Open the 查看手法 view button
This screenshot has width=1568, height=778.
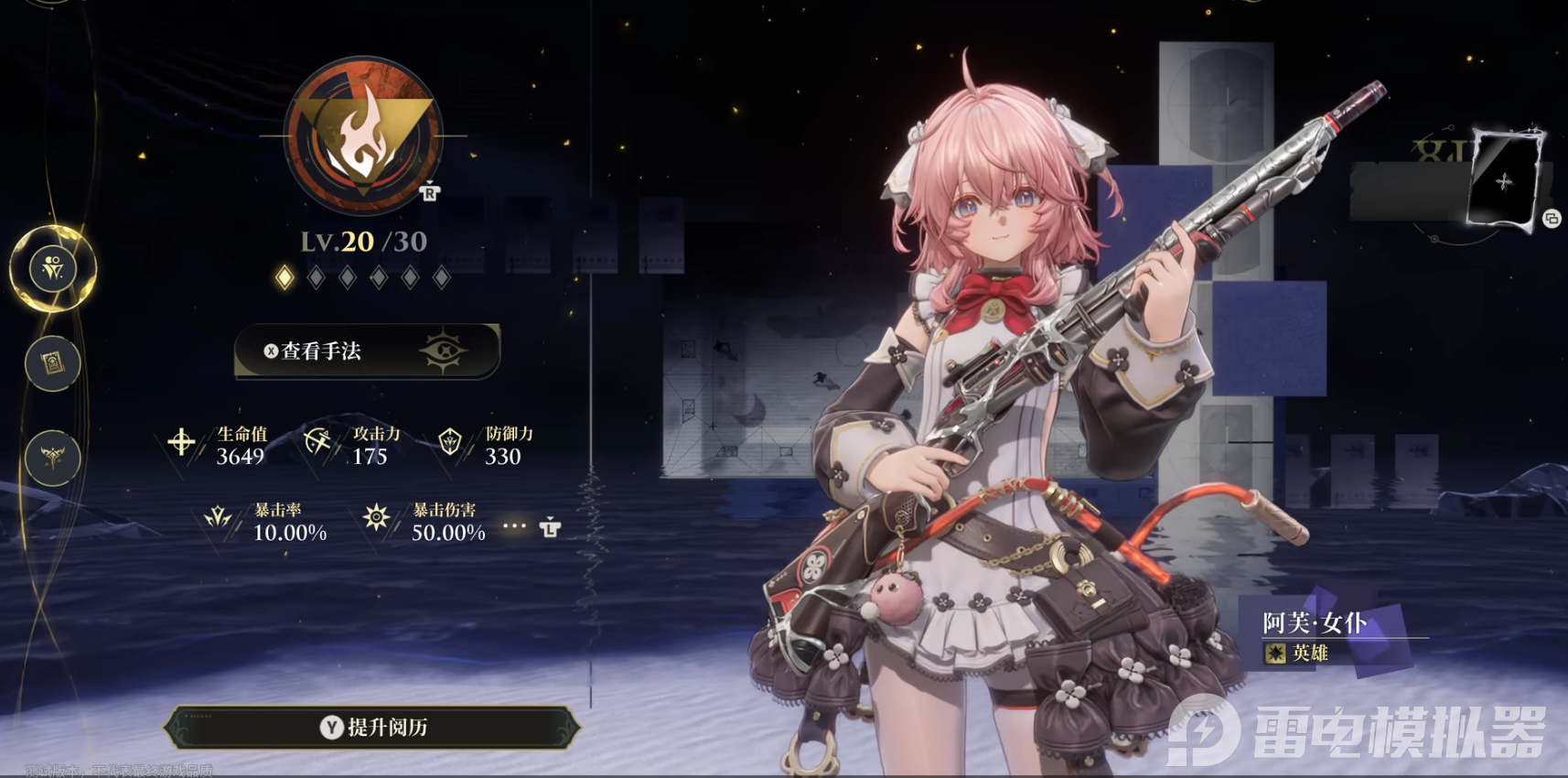367,351
